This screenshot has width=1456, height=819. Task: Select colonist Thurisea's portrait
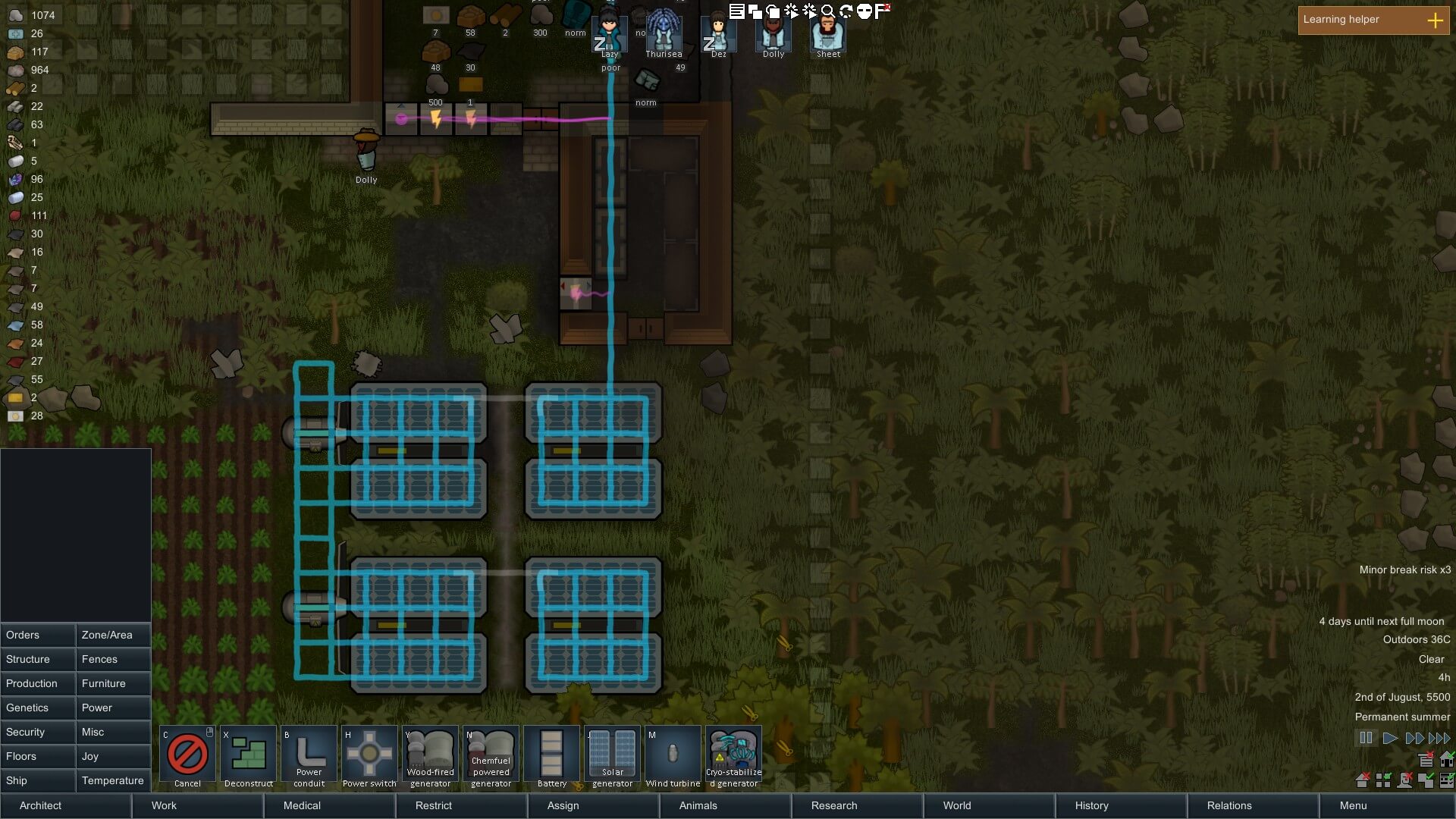664,34
